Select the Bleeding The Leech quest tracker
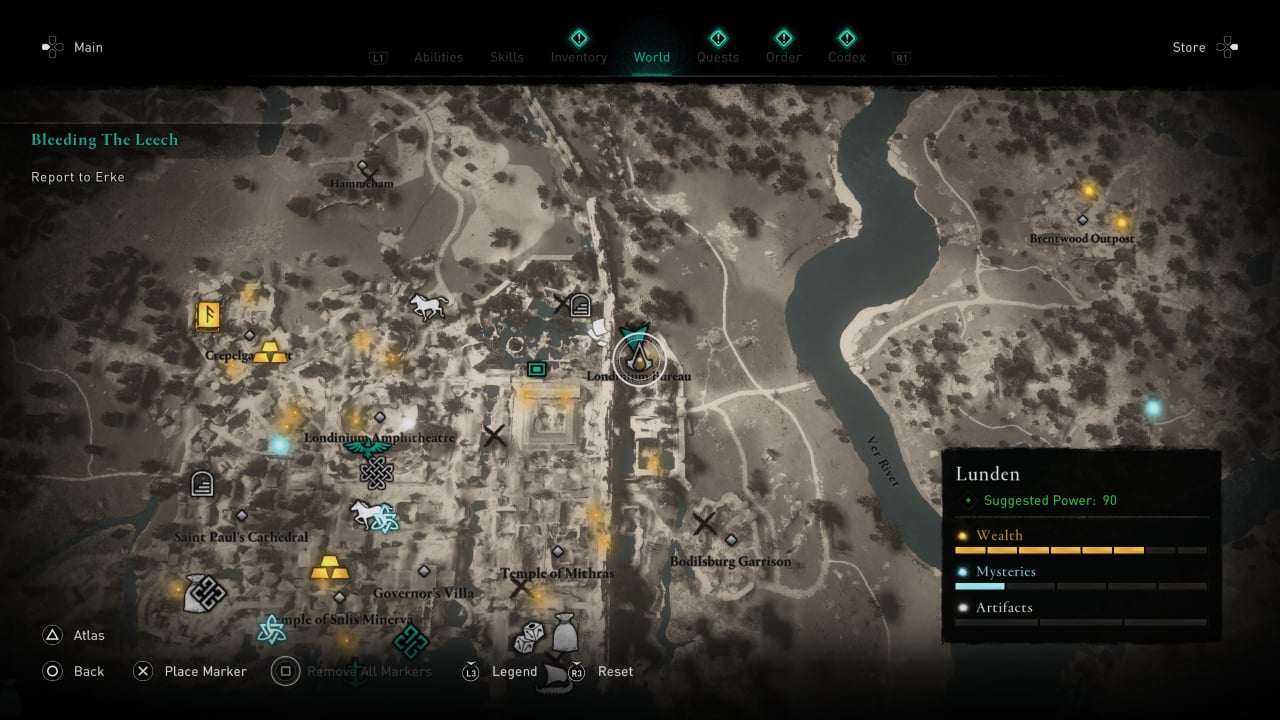1280x720 pixels. pyautogui.click(x=104, y=140)
